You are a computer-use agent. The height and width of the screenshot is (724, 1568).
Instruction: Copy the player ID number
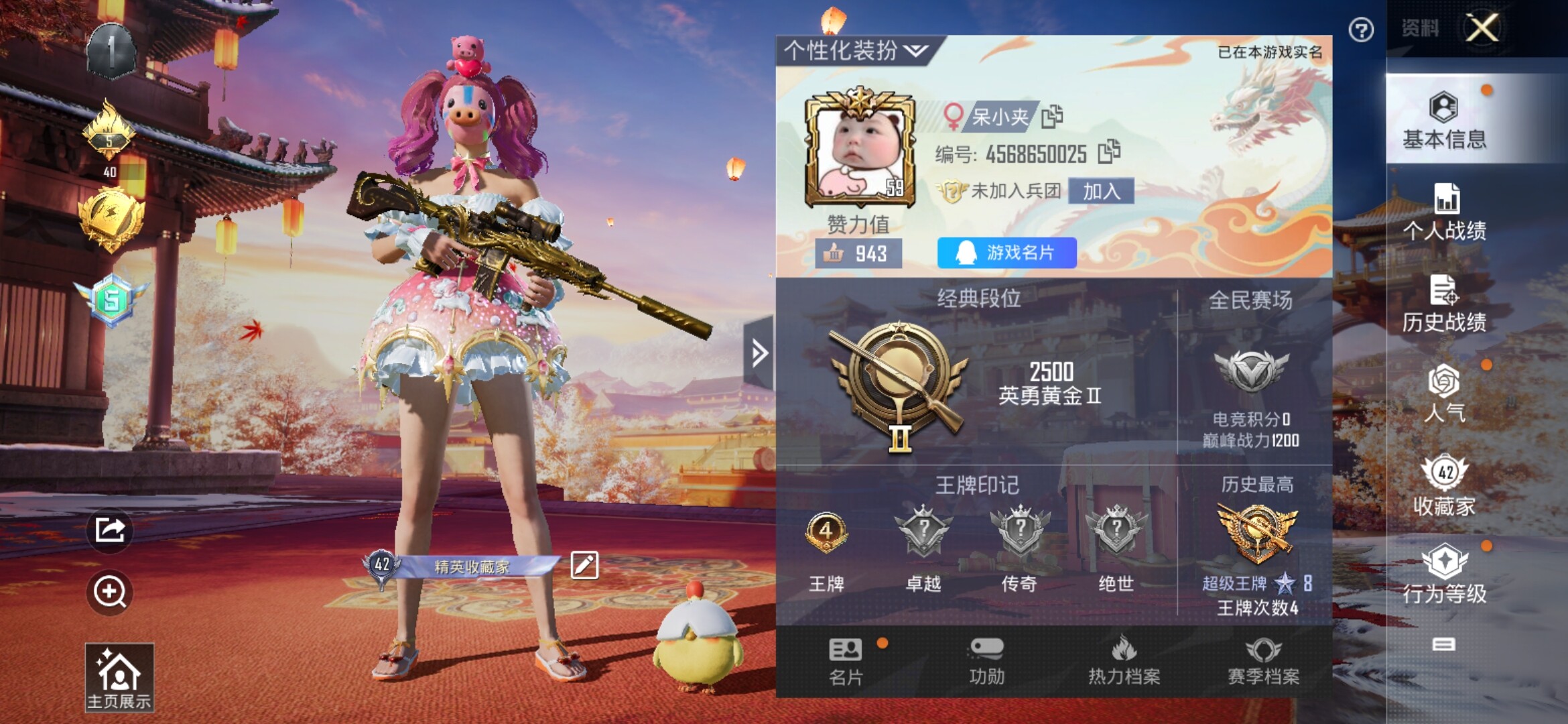[x=1109, y=152]
